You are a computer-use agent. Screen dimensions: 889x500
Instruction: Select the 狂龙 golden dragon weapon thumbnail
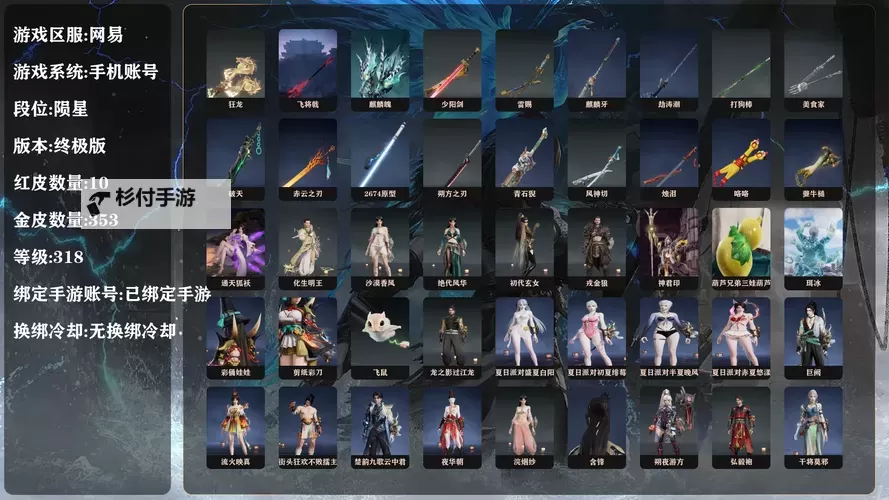(x=235, y=68)
